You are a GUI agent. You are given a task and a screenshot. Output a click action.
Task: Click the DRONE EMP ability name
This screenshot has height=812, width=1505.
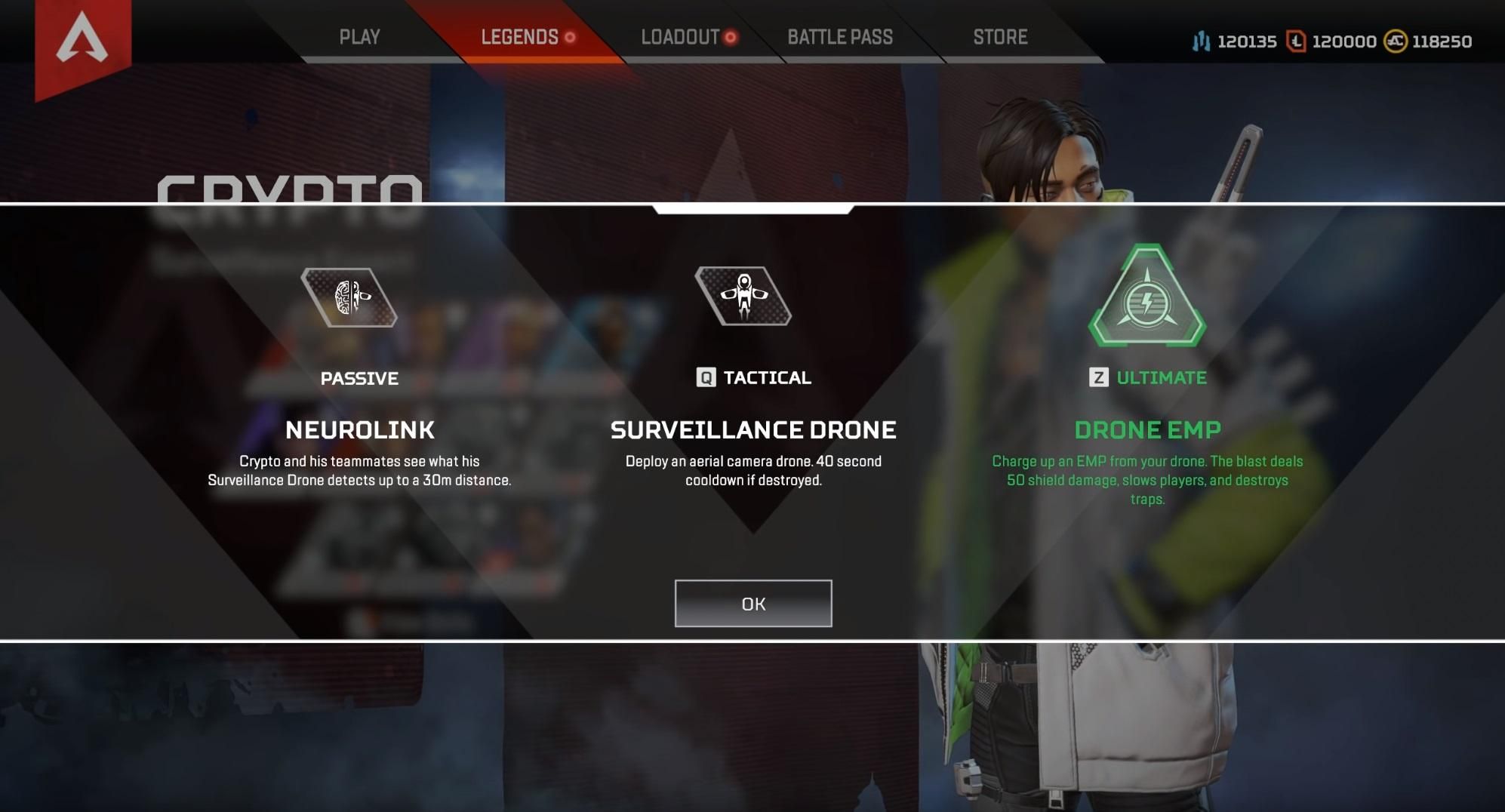click(x=1148, y=429)
